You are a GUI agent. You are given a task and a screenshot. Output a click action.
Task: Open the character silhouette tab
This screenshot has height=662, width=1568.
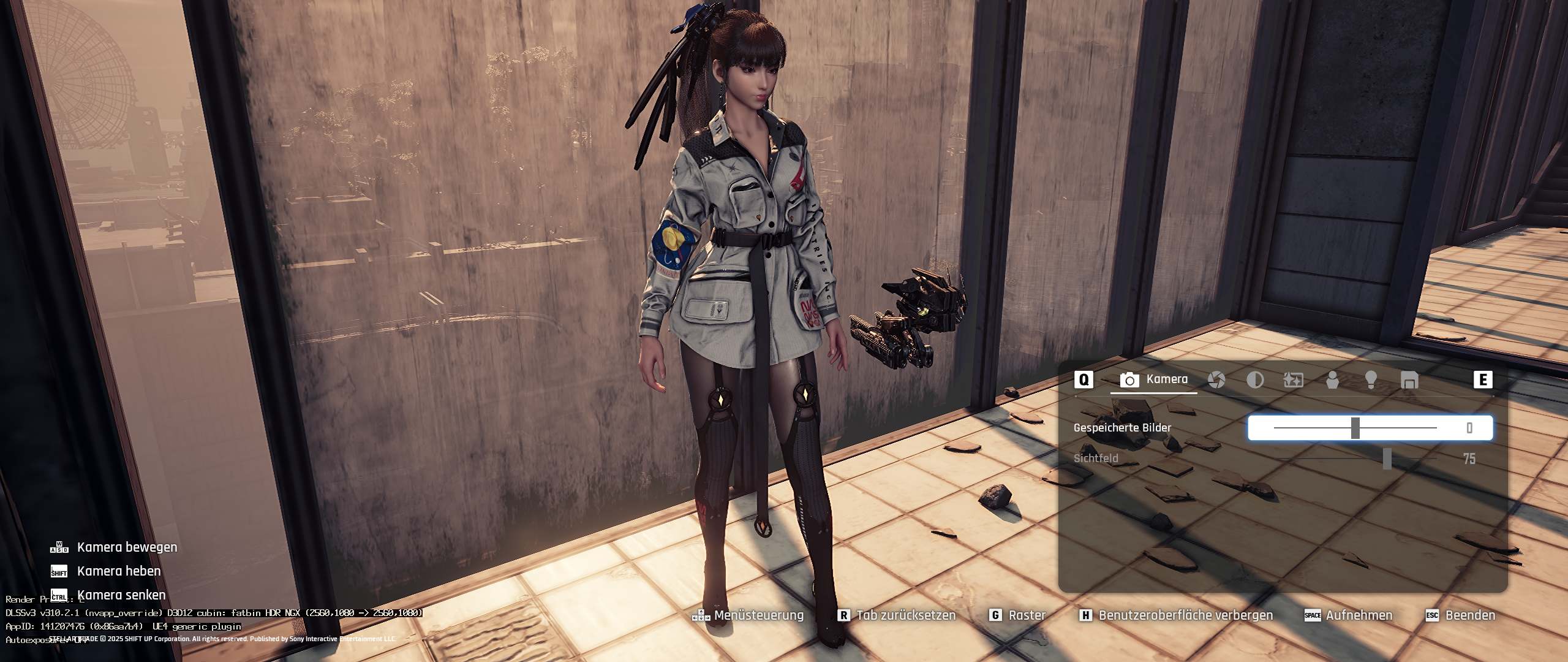pyautogui.click(x=1332, y=380)
